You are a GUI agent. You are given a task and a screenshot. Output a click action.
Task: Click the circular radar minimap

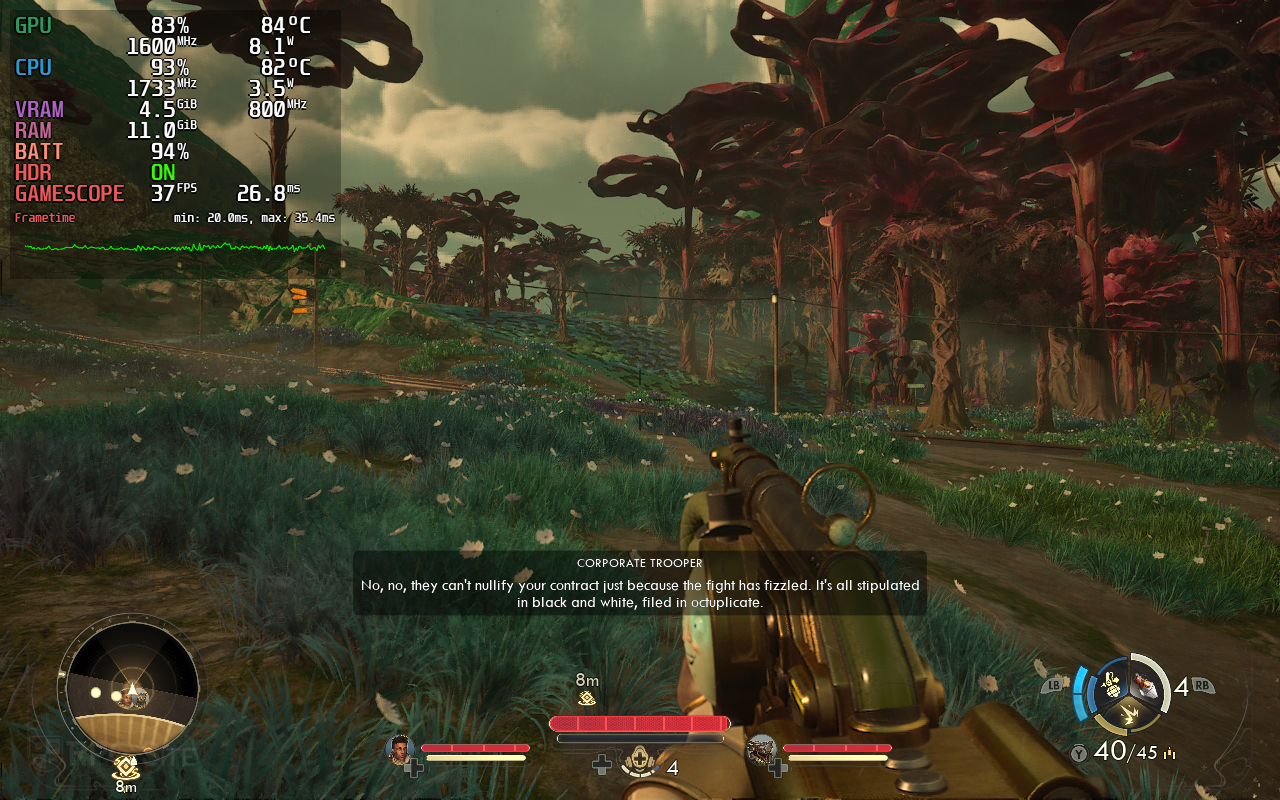pyautogui.click(x=128, y=687)
